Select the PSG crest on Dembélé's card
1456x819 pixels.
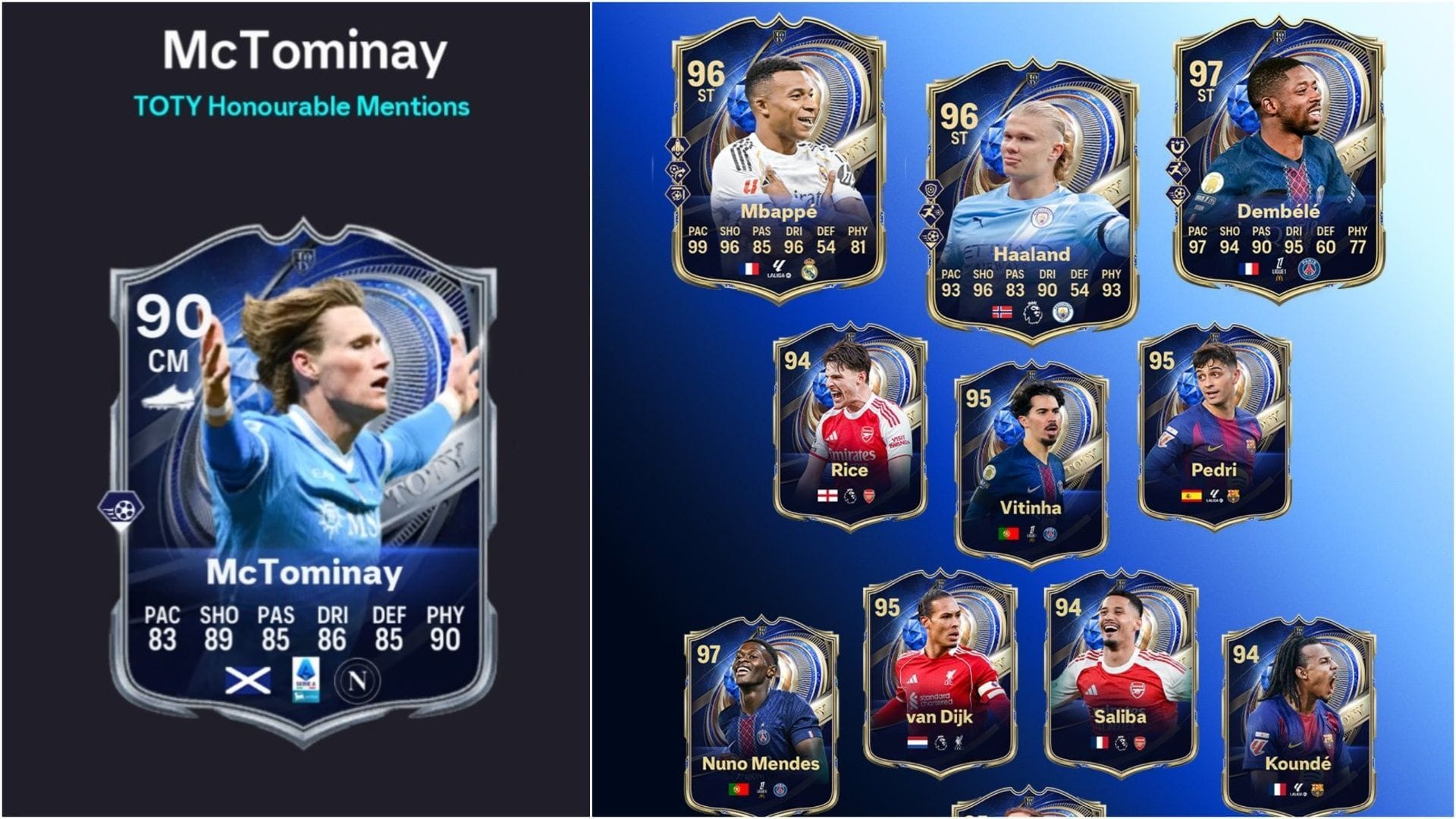[1310, 269]
